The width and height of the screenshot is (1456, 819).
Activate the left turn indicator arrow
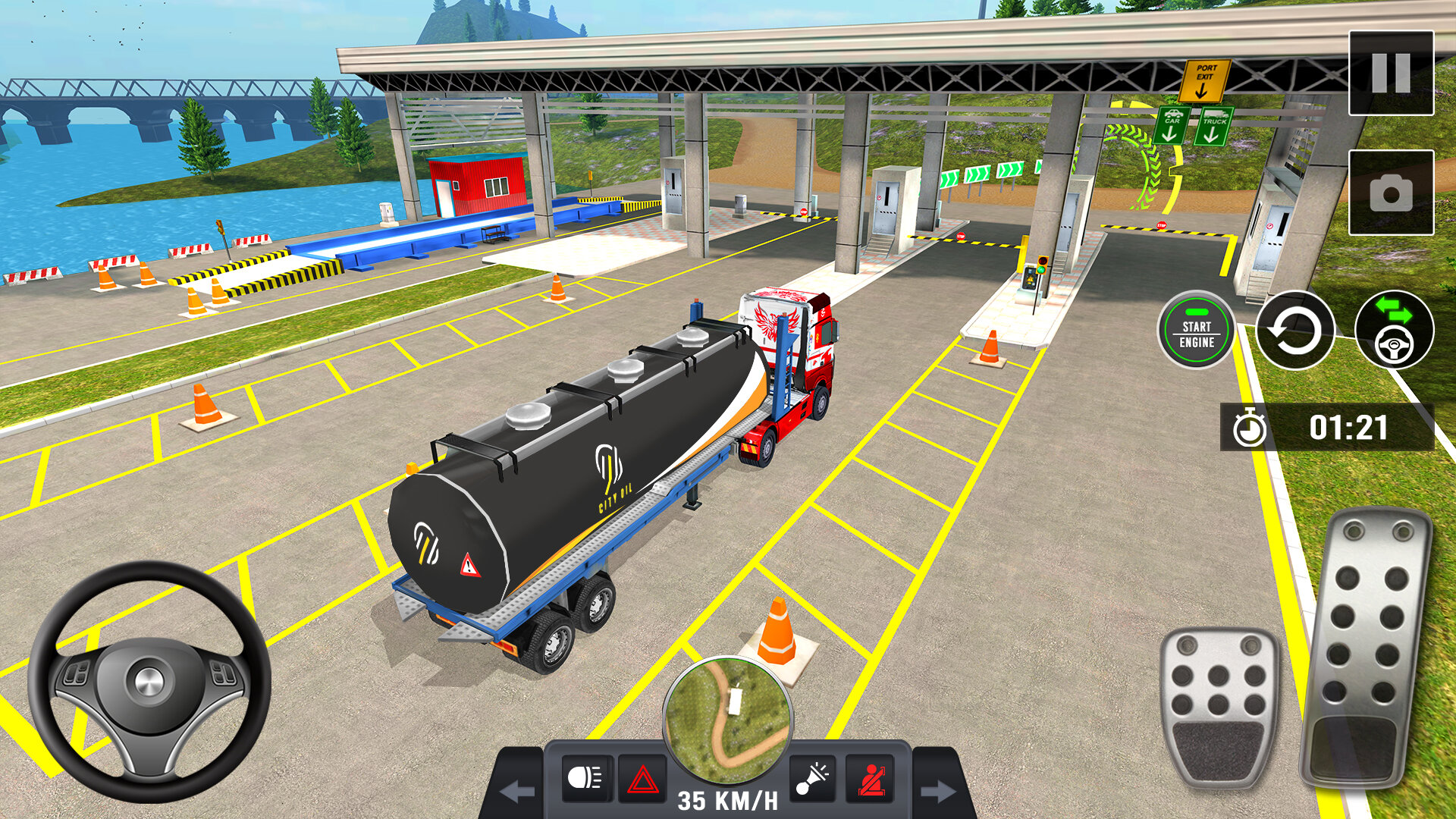(518, 792)
